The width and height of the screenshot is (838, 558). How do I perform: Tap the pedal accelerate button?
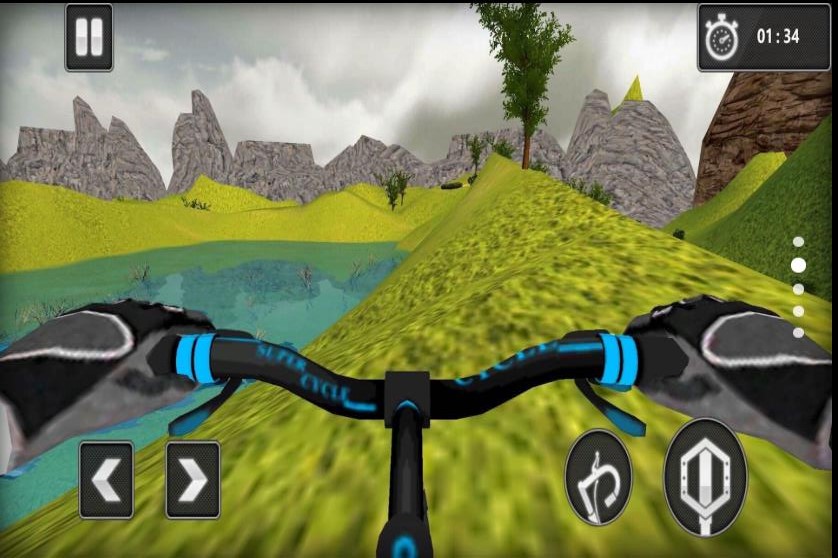coord(705,477)
